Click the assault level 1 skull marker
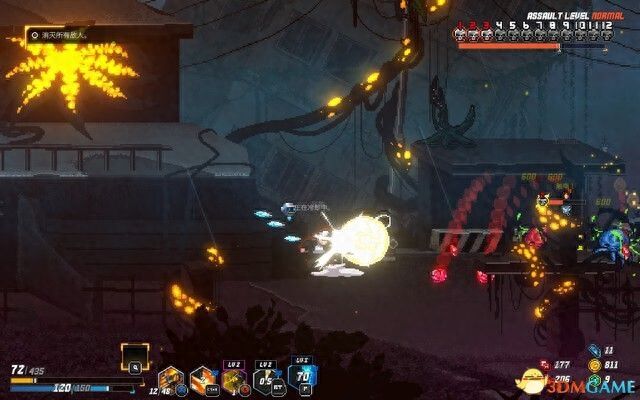Screen dimensions: 640x400 pos(462,35)
